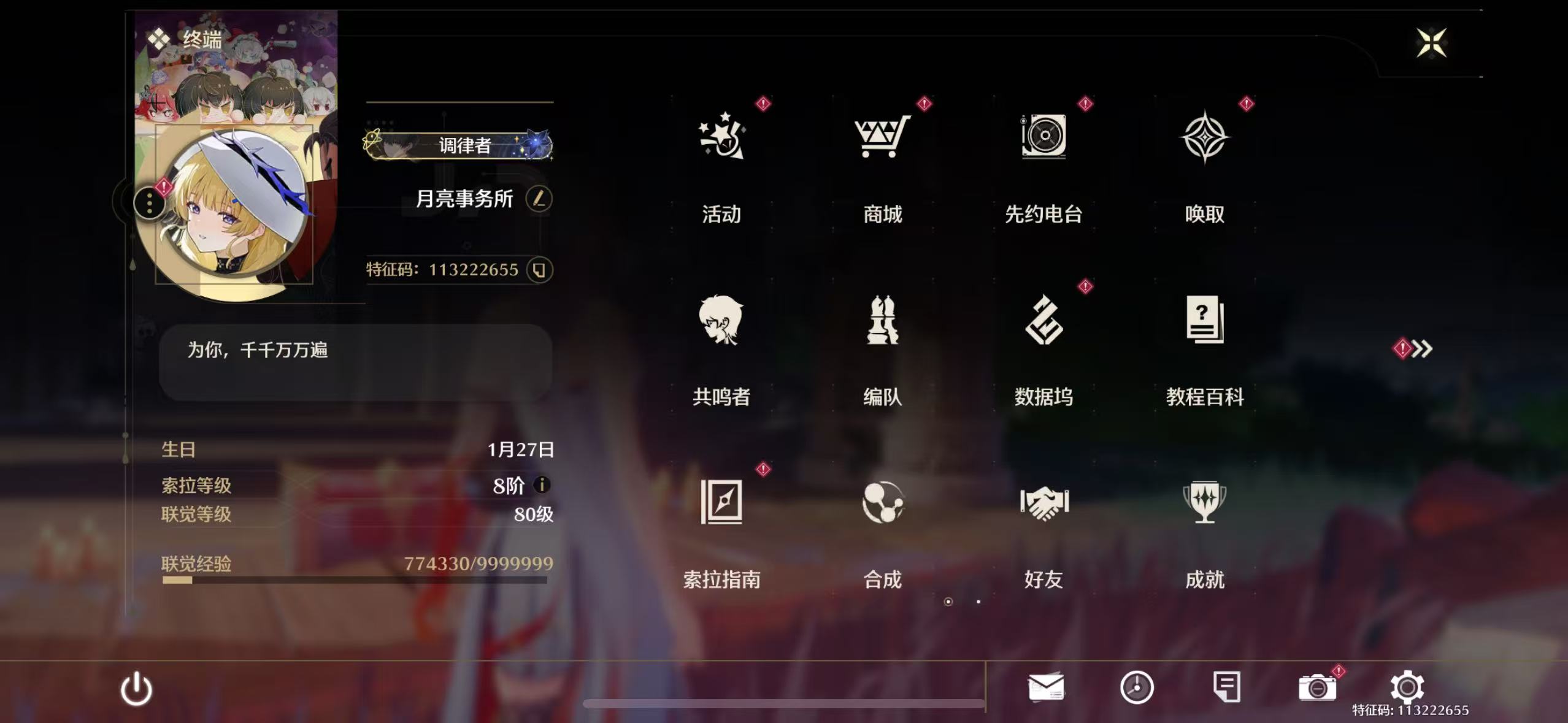Show 索拉等级 info tooltip
1568x723 pixels.
click(x=542, y=486)
